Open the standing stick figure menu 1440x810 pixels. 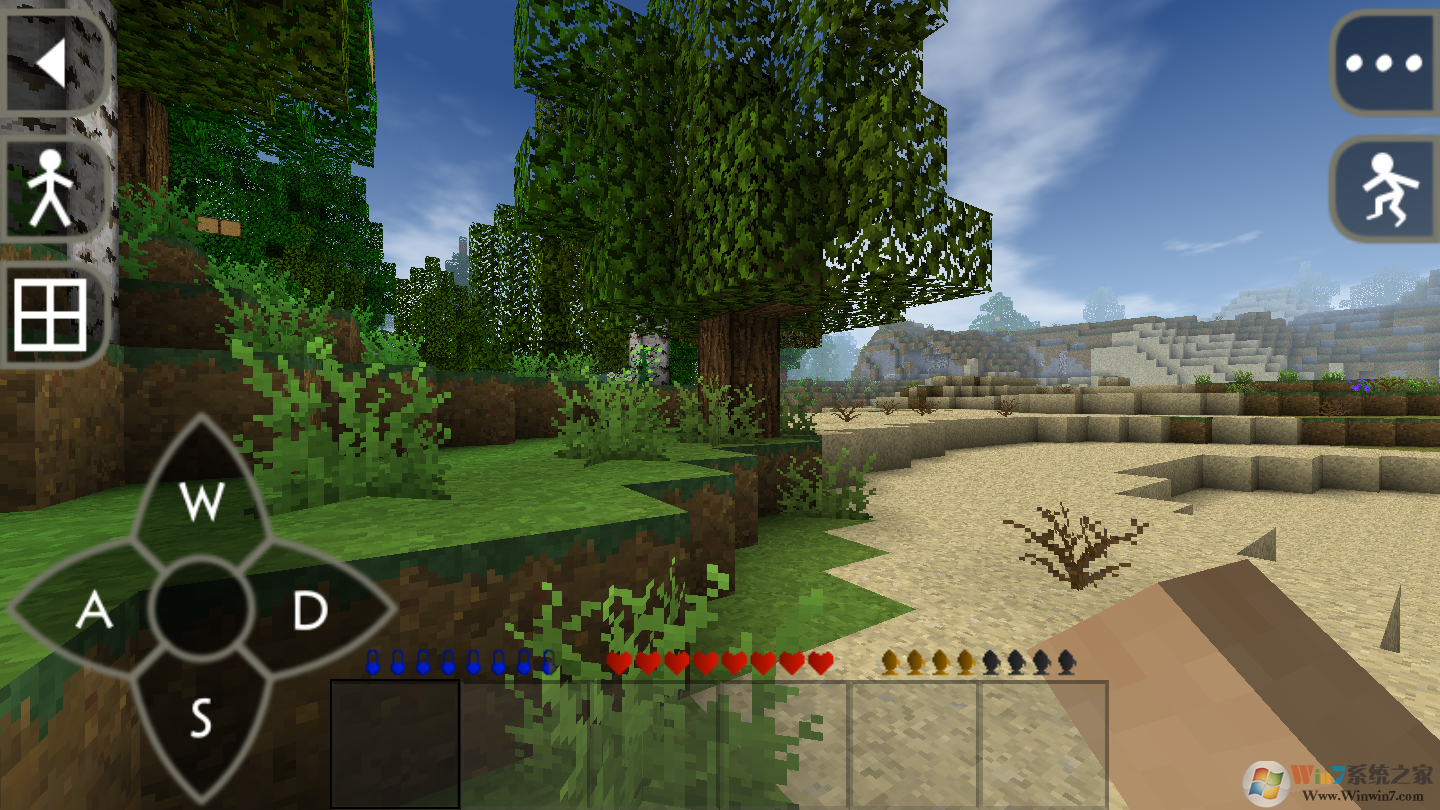click(x=50, y=190)
